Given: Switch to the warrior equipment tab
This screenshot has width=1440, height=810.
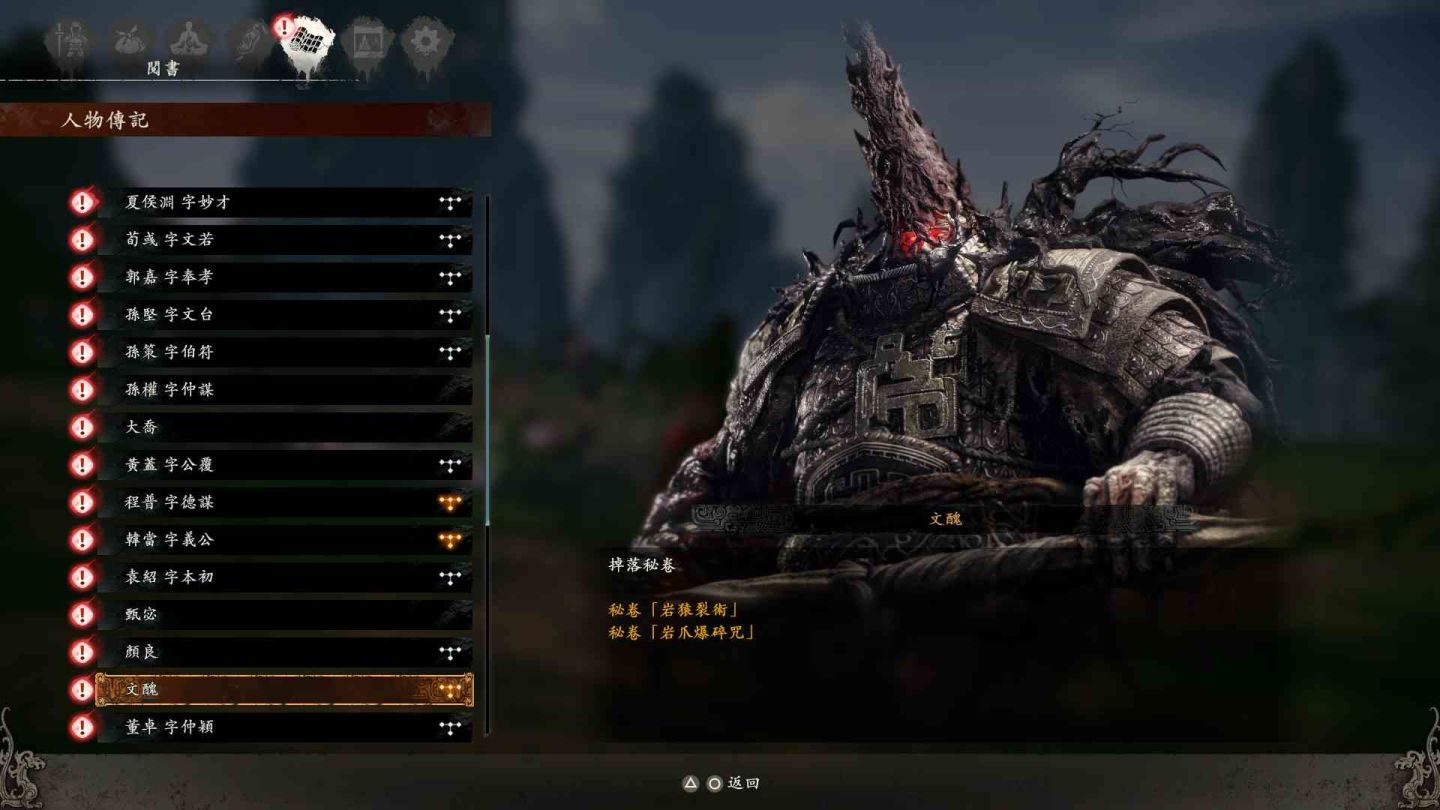Looking at the screenshot, I should click(70, 42).
